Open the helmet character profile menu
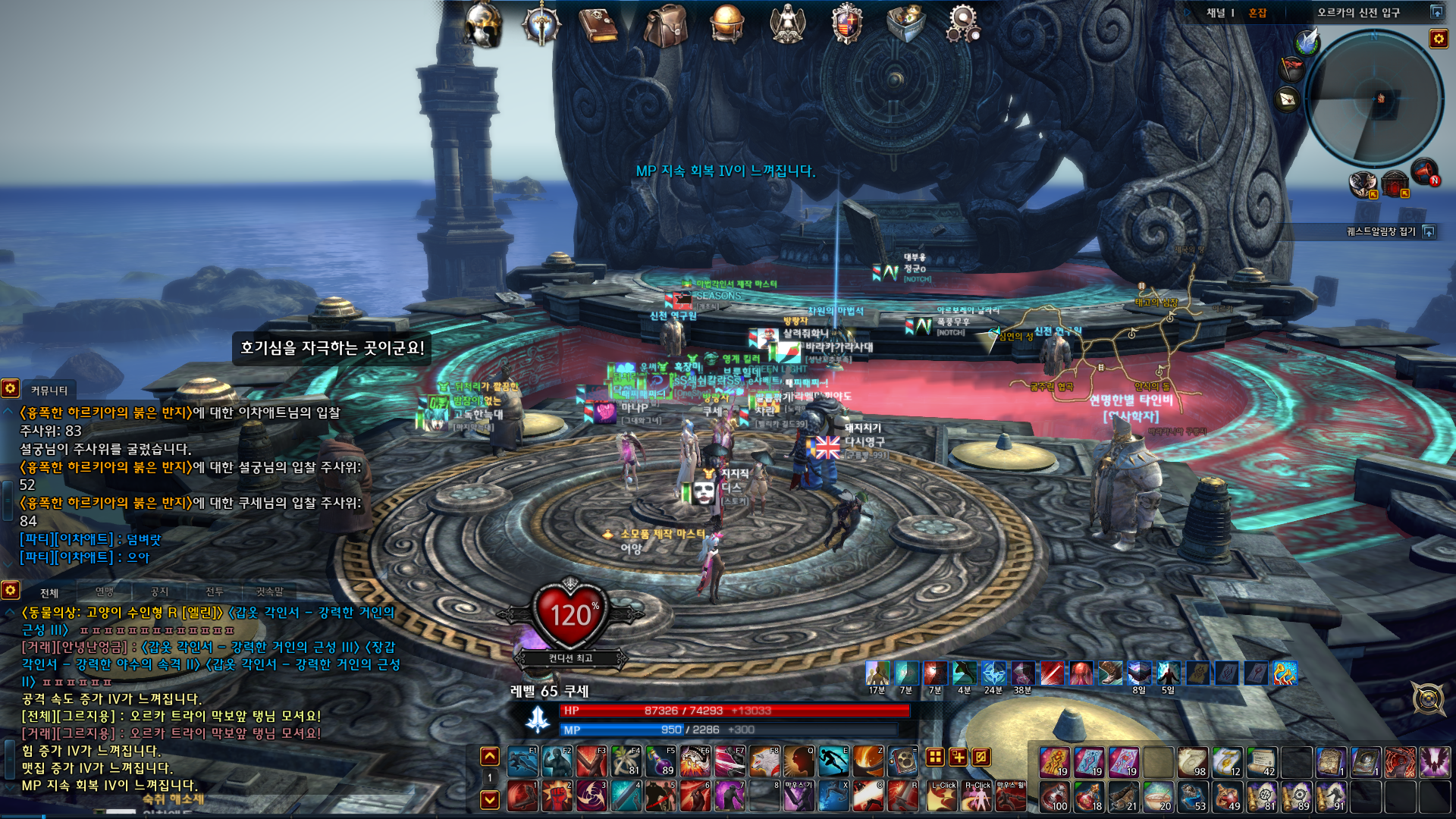 [483, 24]
